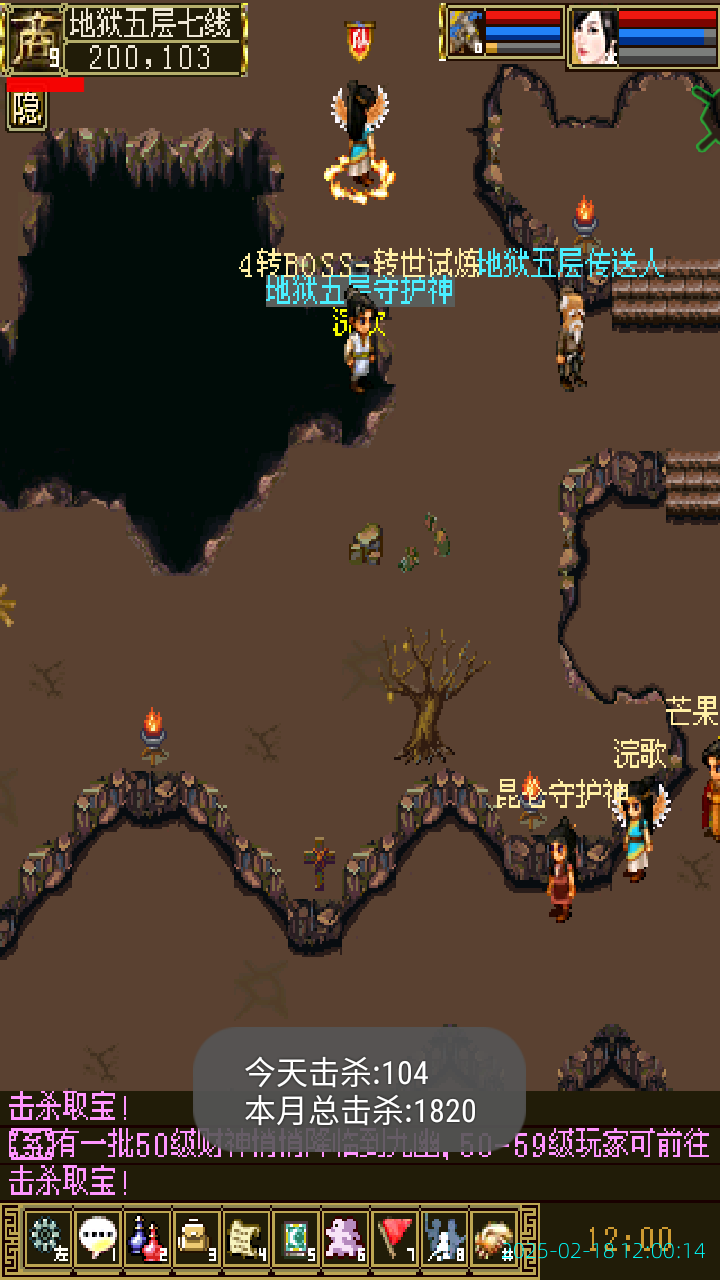The height and width of the screenshot is (1280, 720).
Task: Select the red flag icon in hotbar
Action: (x=394, y=1239)
